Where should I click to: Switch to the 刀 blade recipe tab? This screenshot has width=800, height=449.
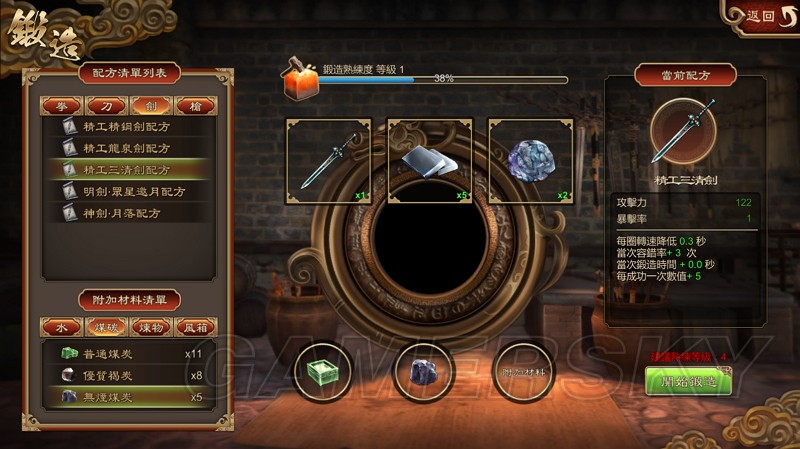105,105
